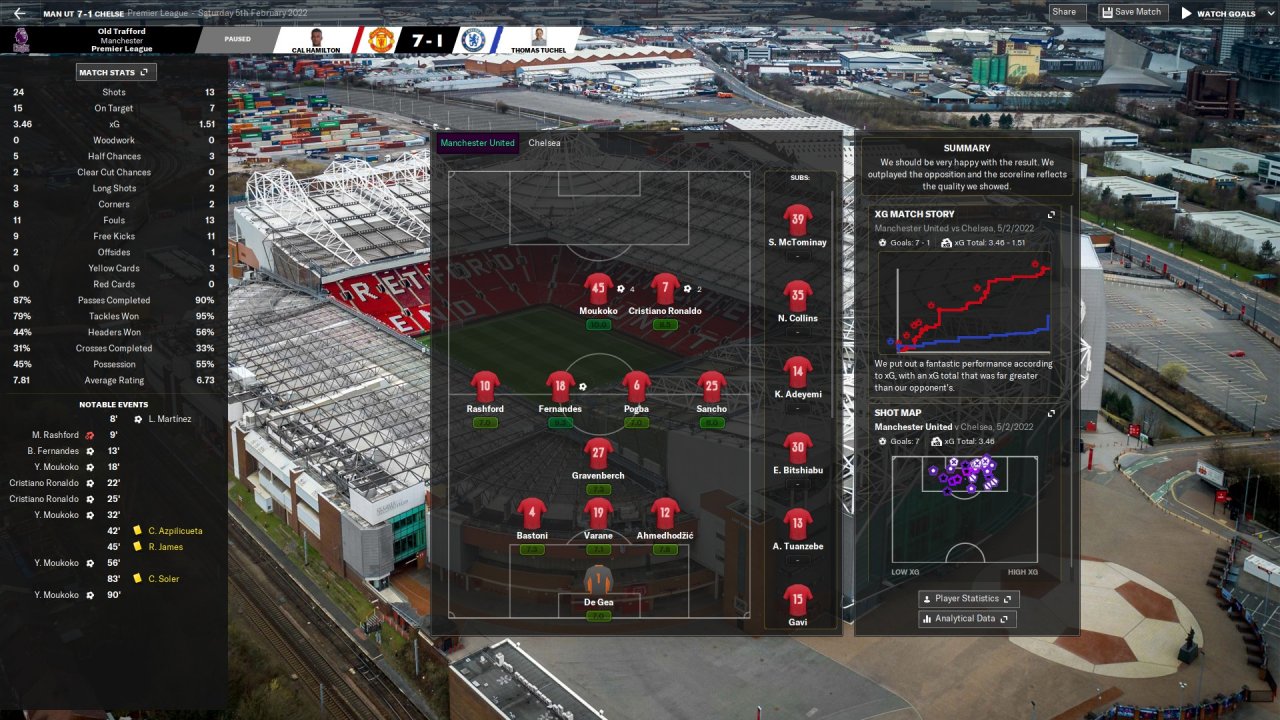Image resolution: width=1280 pixels, height=720 pixels.
Task: Select the Manchester United lineup tab
Action: [477, 143]
